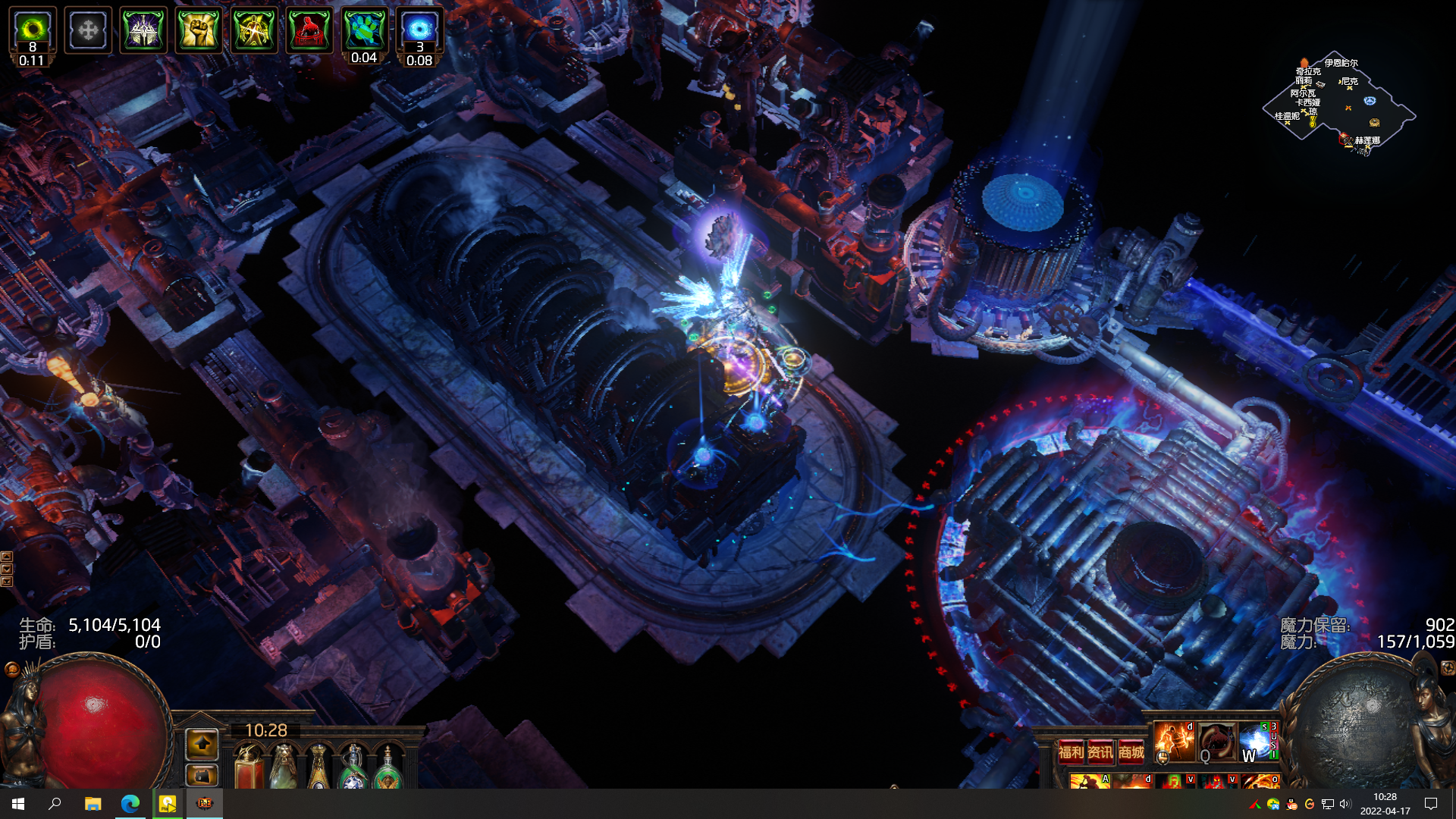Select the flaming figure skill slot
The height and width of the screenshot is (819, 1456).
[1174, 742]
